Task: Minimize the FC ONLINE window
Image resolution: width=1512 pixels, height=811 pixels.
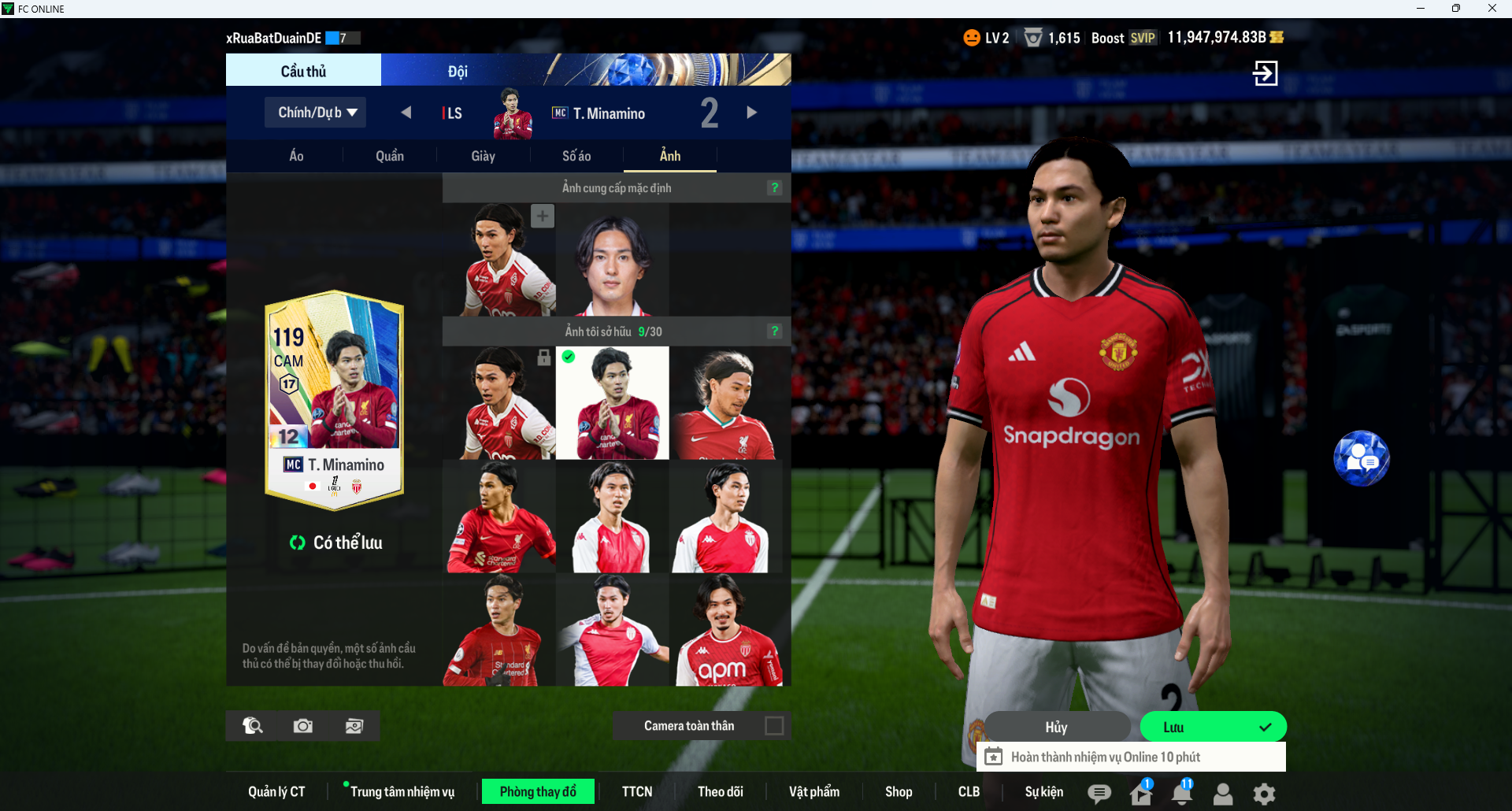Action: tap(1421, 9)
